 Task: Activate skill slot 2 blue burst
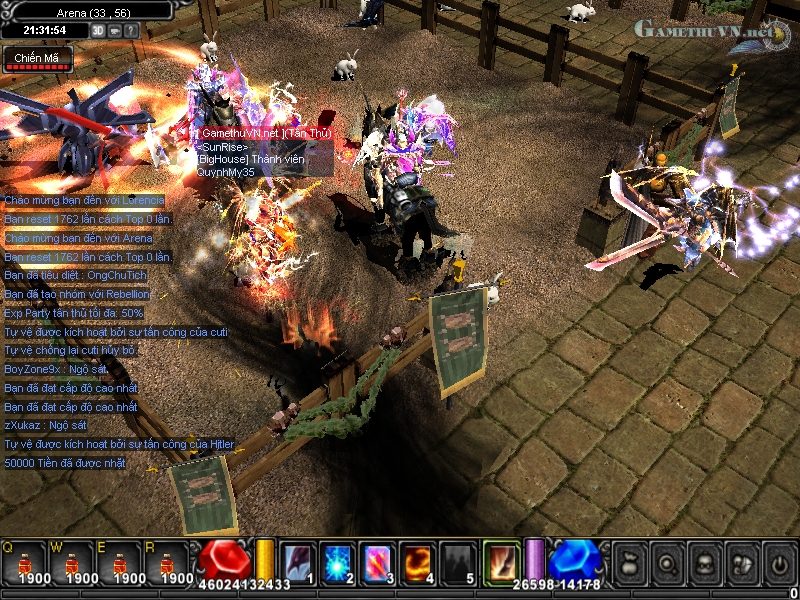[x=338, y=561]
